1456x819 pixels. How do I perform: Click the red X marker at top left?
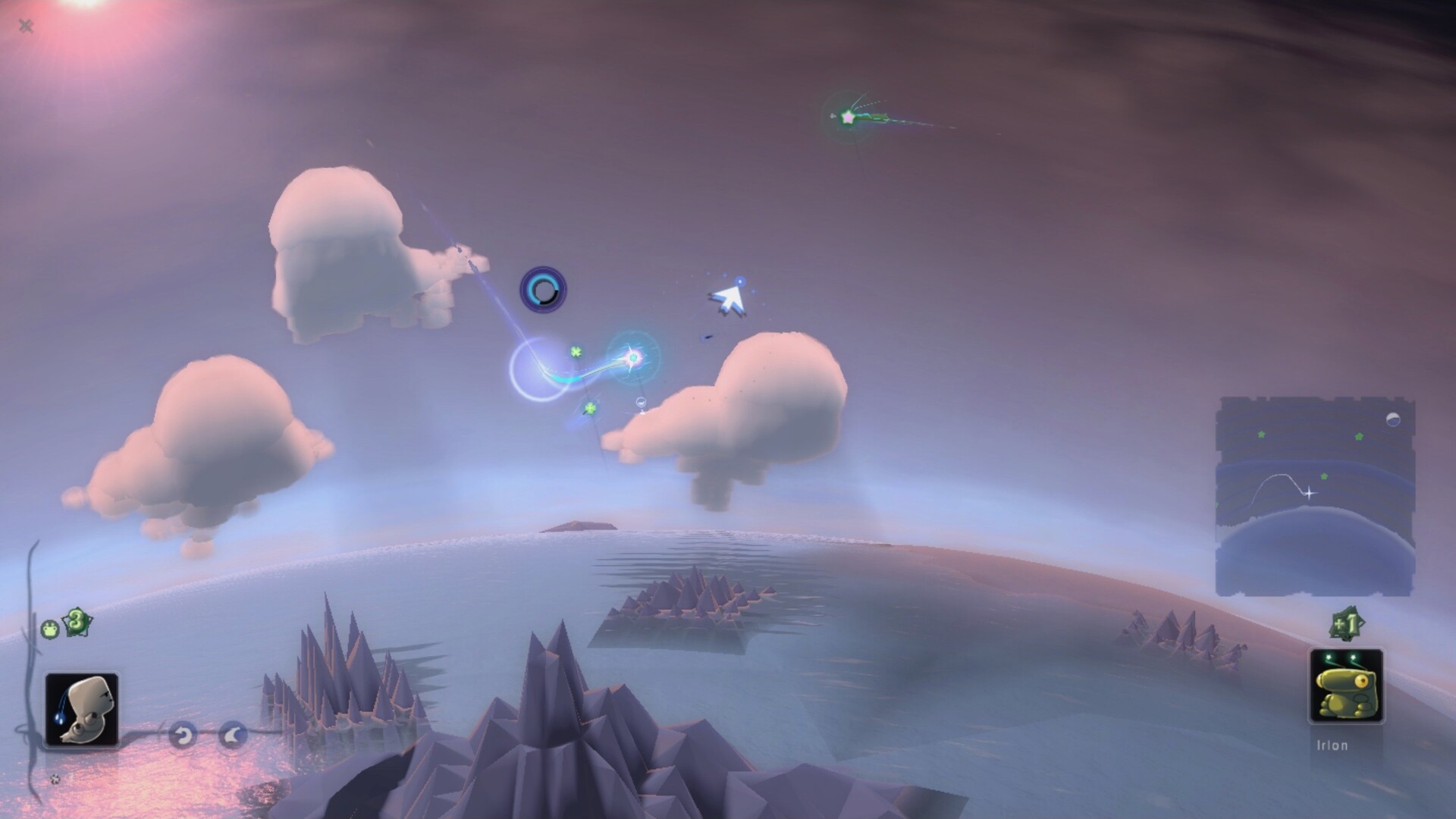pos(27,25)
